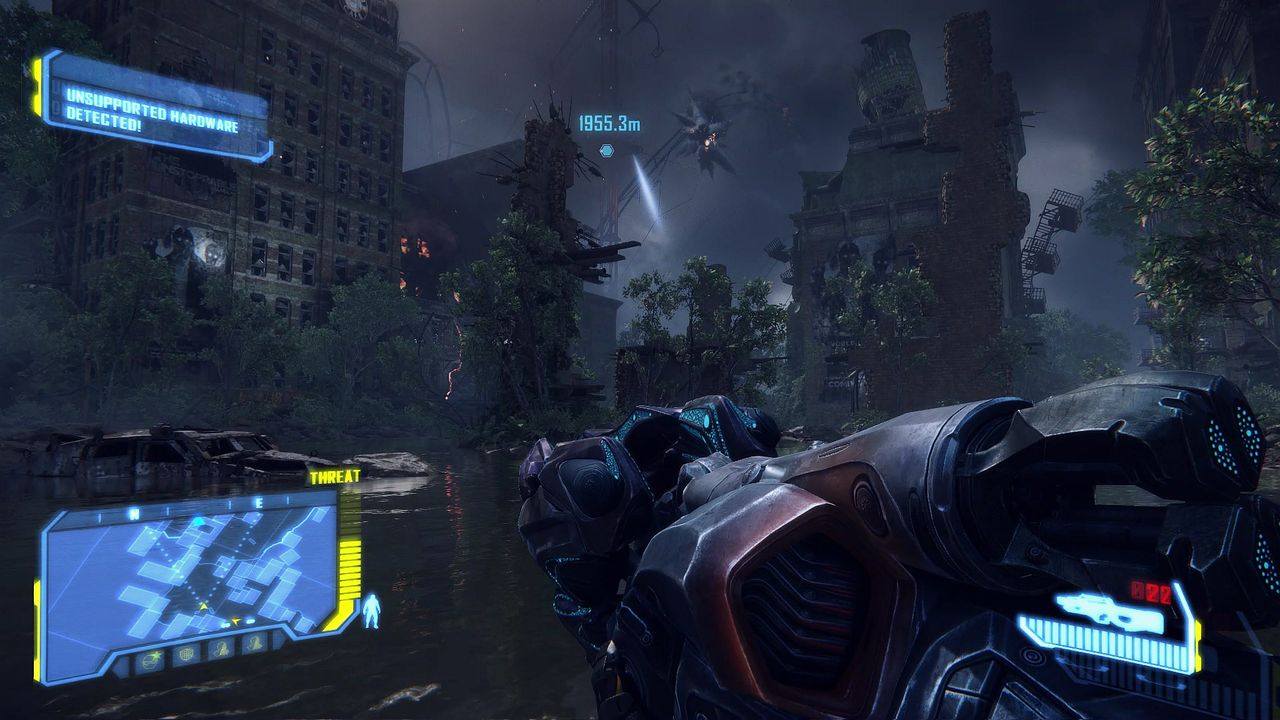The image size is (1280, 720).
Task: Select the equipped weapon silhouette icon
Action: [x=1110, y=609]
